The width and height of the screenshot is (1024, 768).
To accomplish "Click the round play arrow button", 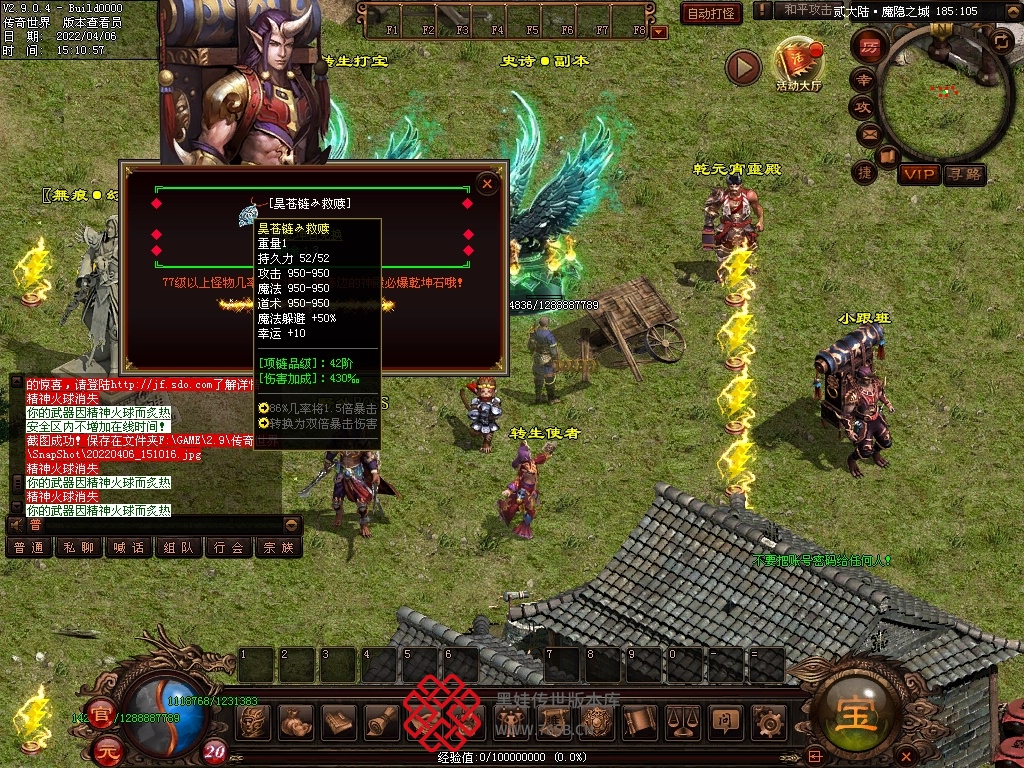I will pyautogui.click(x=743, y=67).
